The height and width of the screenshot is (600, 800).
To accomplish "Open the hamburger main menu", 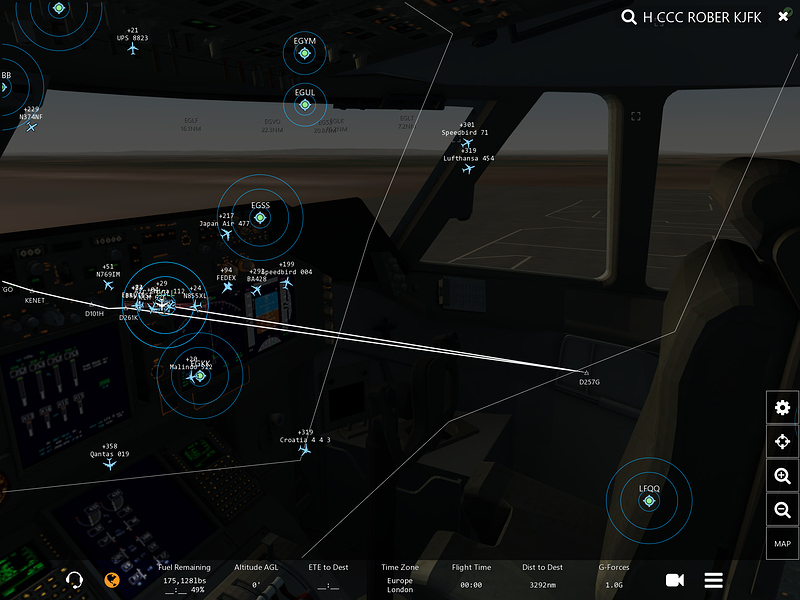I will pyautogui.click(x=714, y=580).
